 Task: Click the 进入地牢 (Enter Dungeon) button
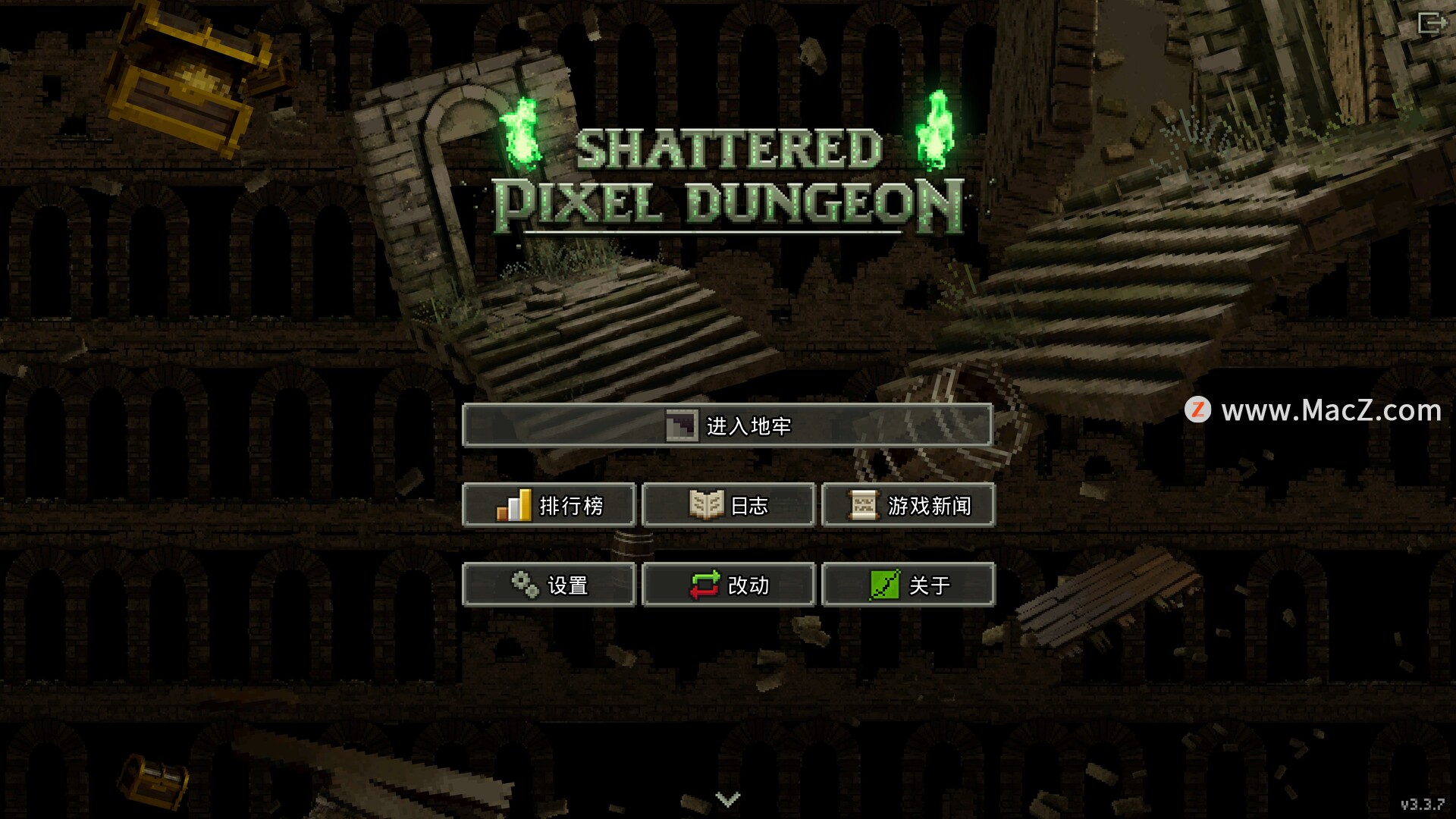click(727, 425)
